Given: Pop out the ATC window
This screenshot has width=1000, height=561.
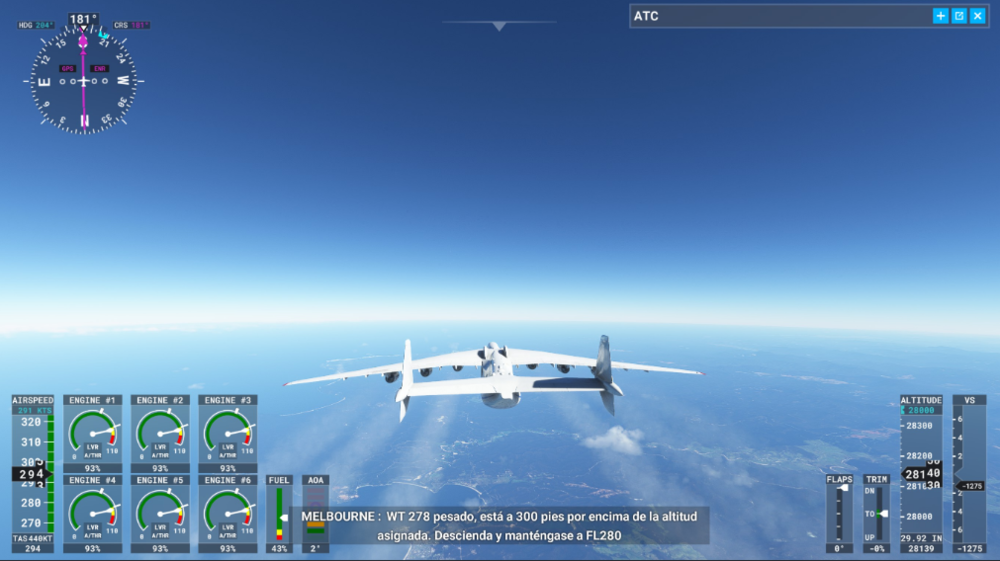Looking at the screenshot, I should point(959,16).
